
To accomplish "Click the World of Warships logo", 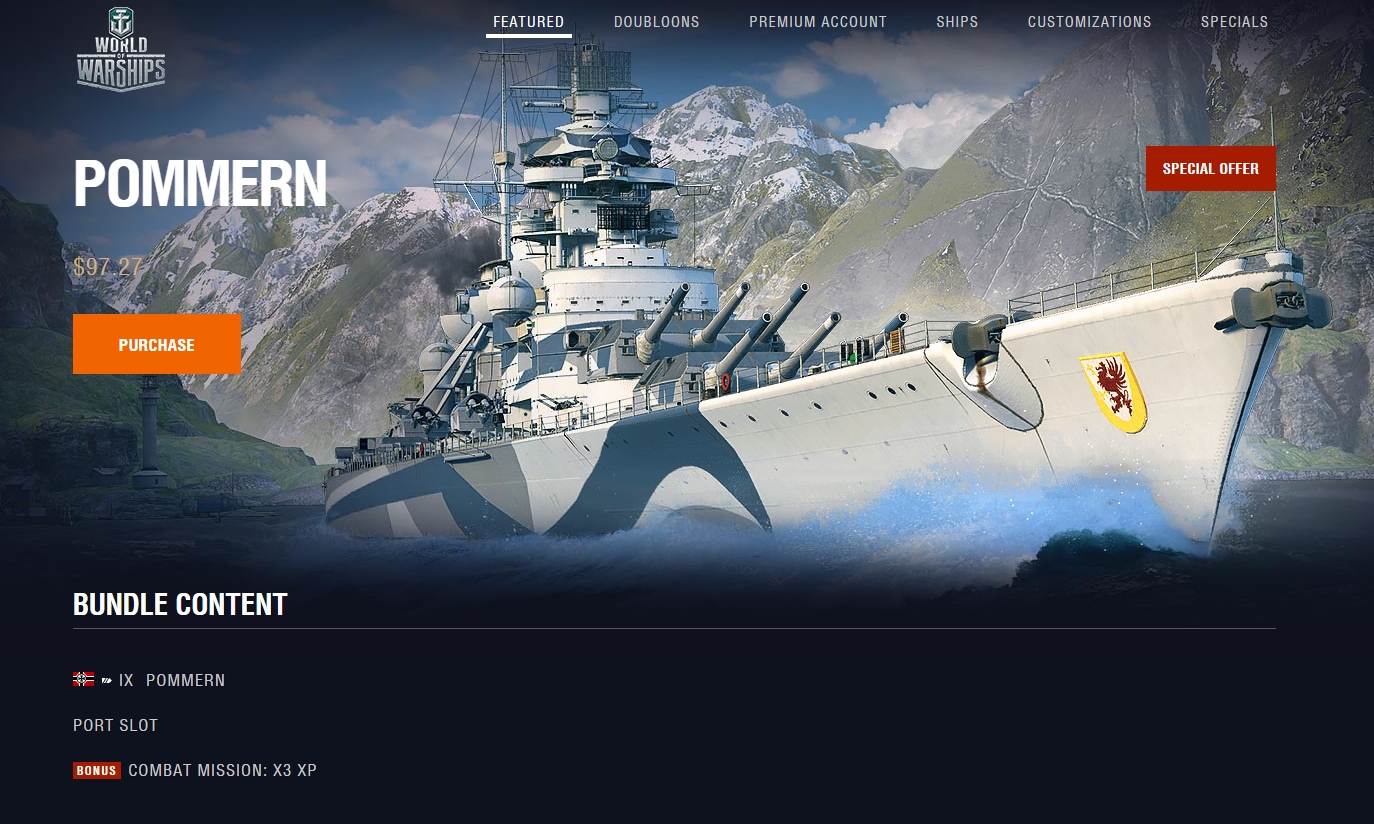I will tap(121, 50).
